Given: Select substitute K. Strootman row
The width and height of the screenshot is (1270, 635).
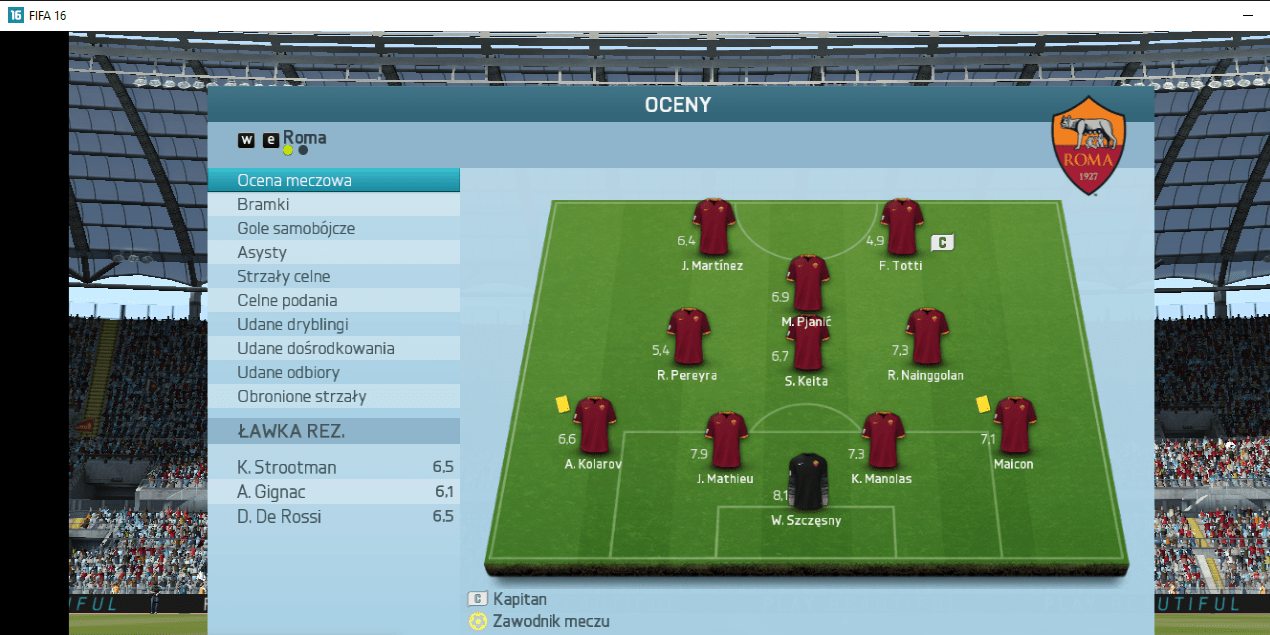Looking at the screenshot, I should point(333,468).
